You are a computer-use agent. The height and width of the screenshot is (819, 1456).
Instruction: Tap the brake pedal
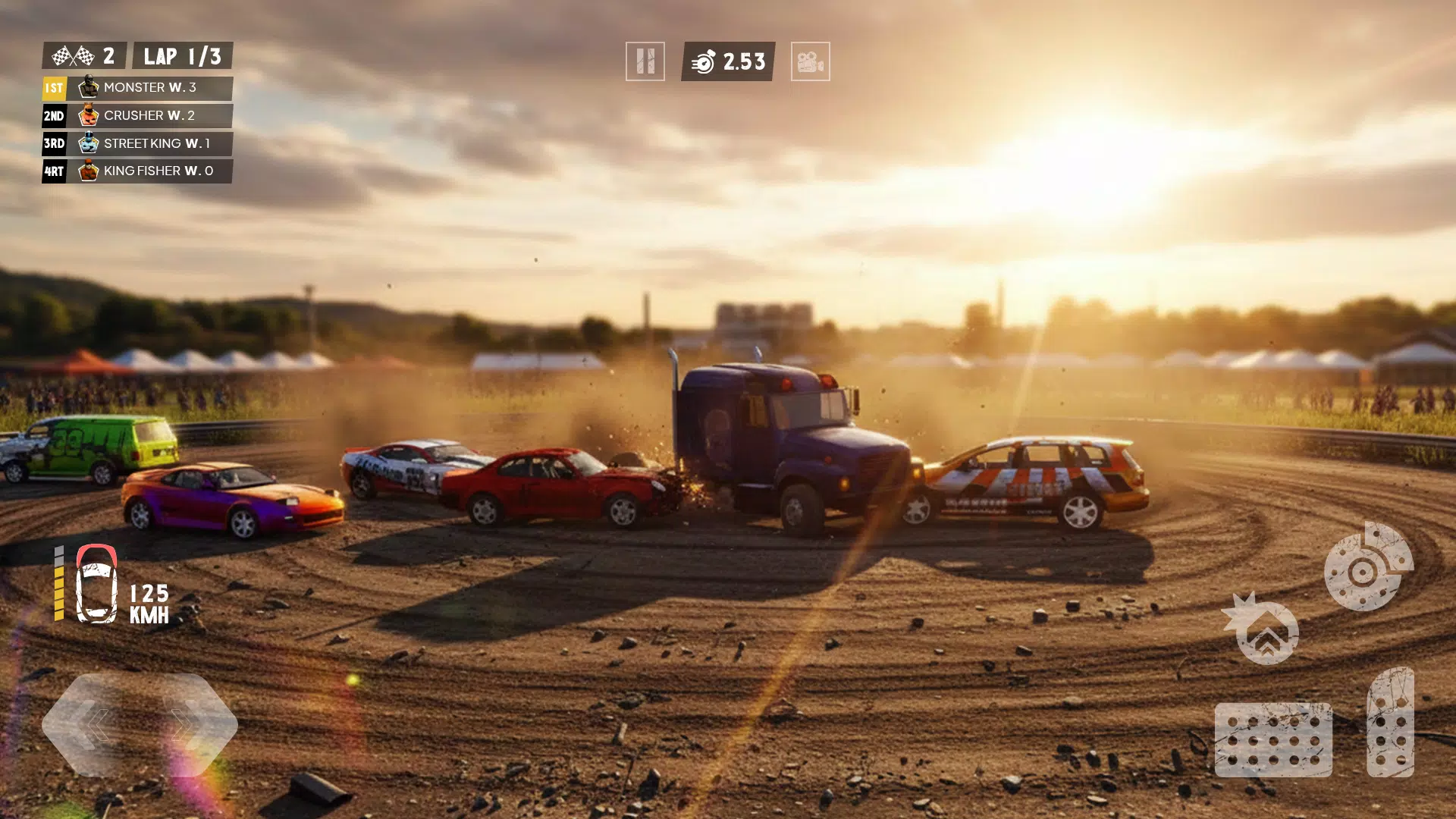(1273, 739)
